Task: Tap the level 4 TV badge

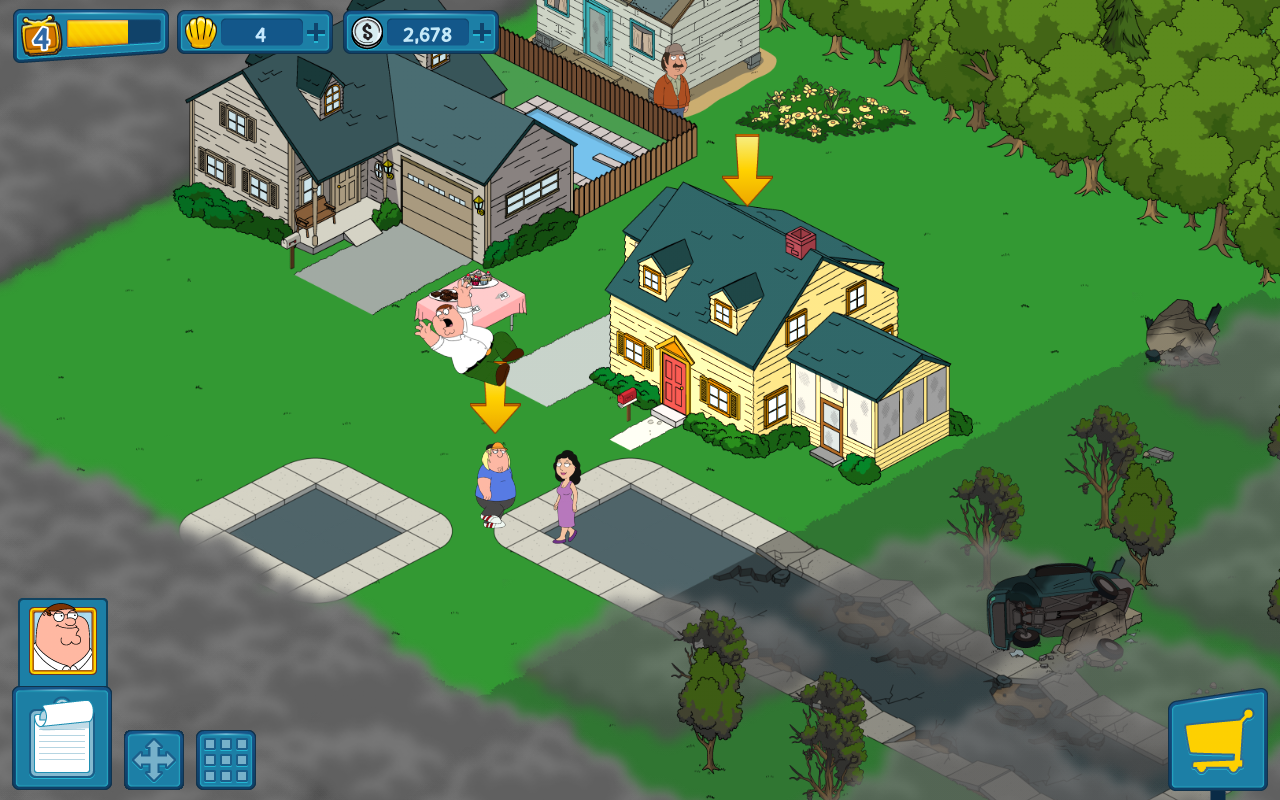Action: pos(41,36)
